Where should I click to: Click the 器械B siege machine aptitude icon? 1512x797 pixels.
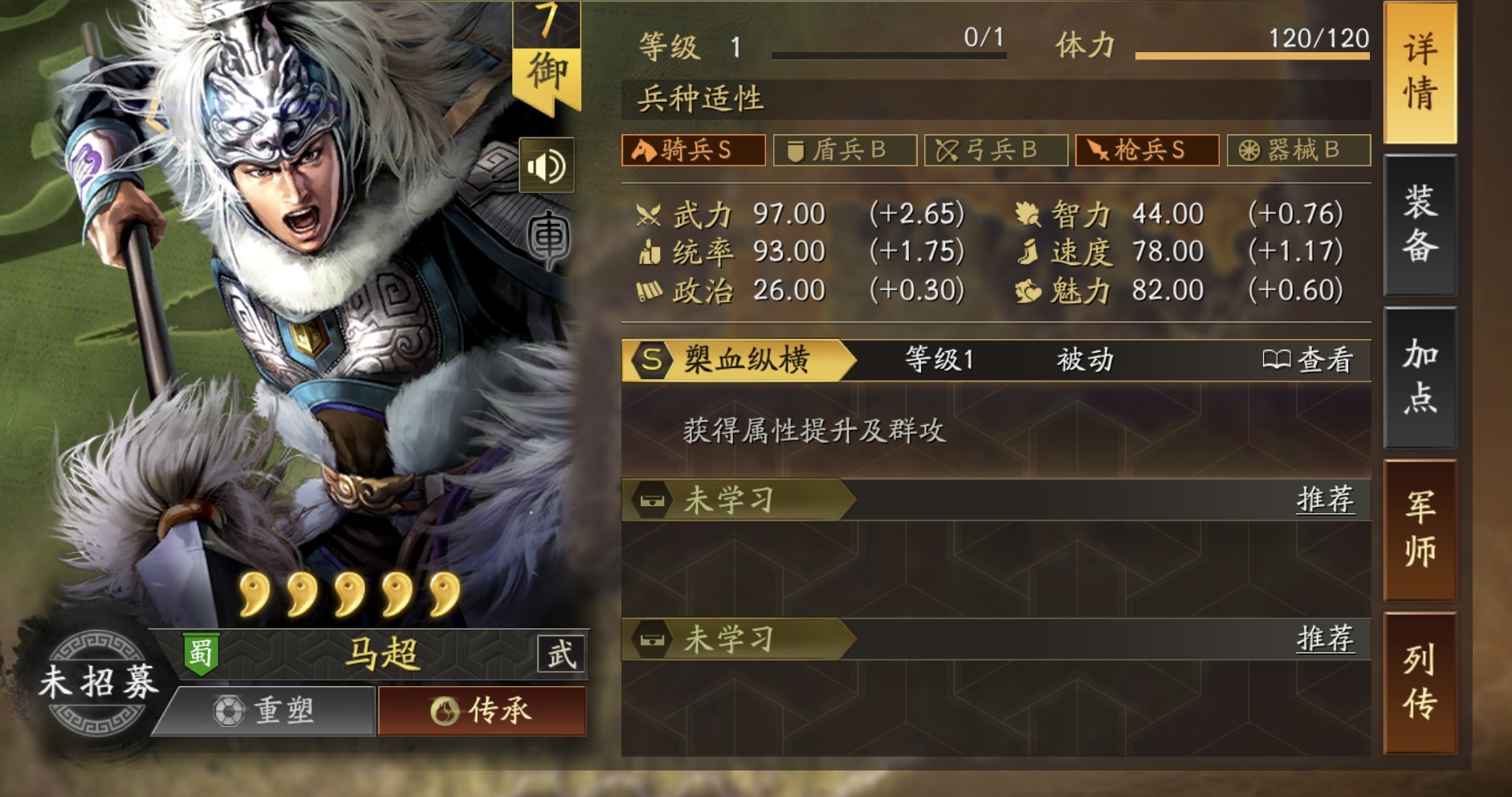pos(1295,149)
